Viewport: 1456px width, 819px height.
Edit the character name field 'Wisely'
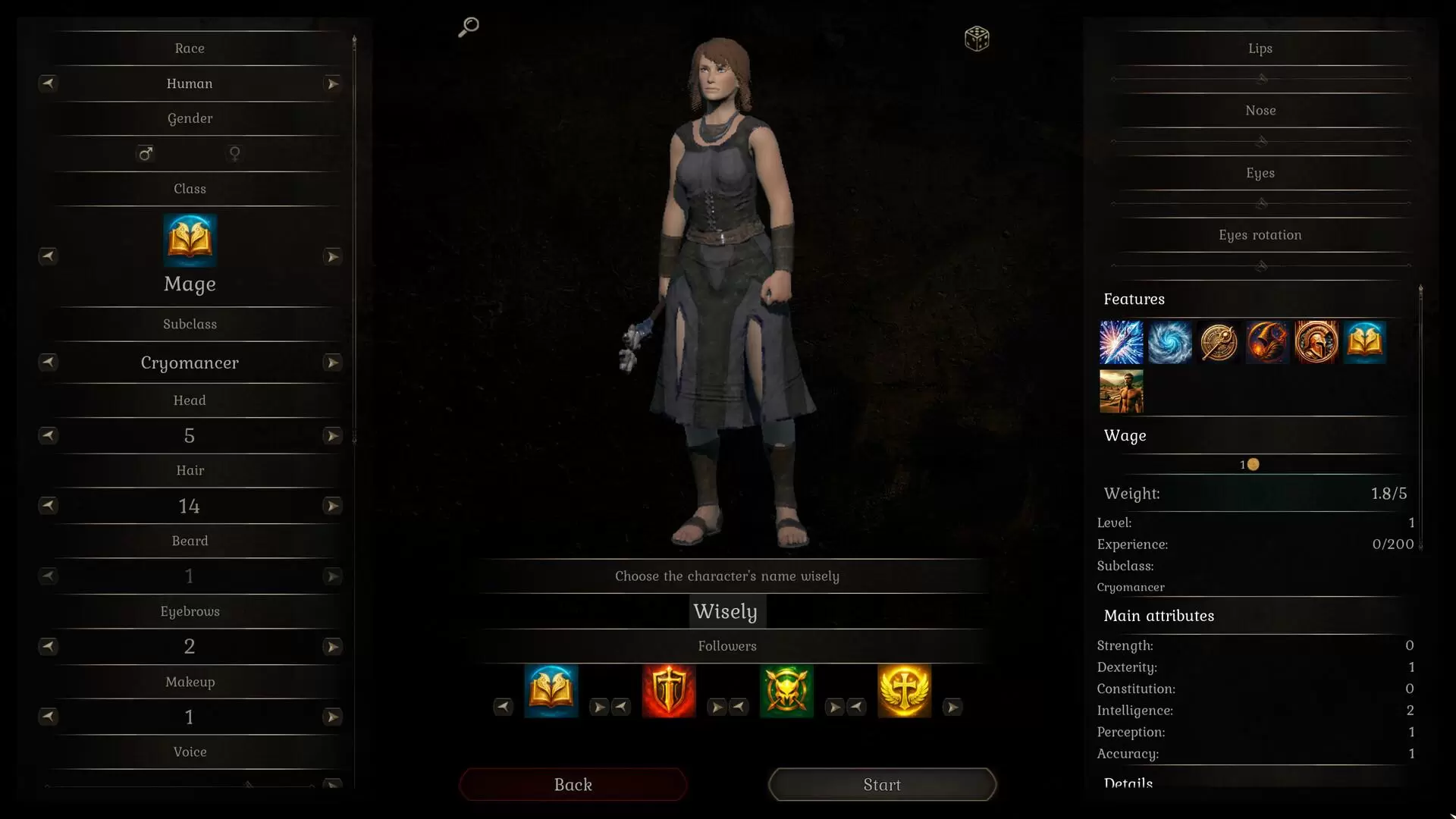pos(726,612)
